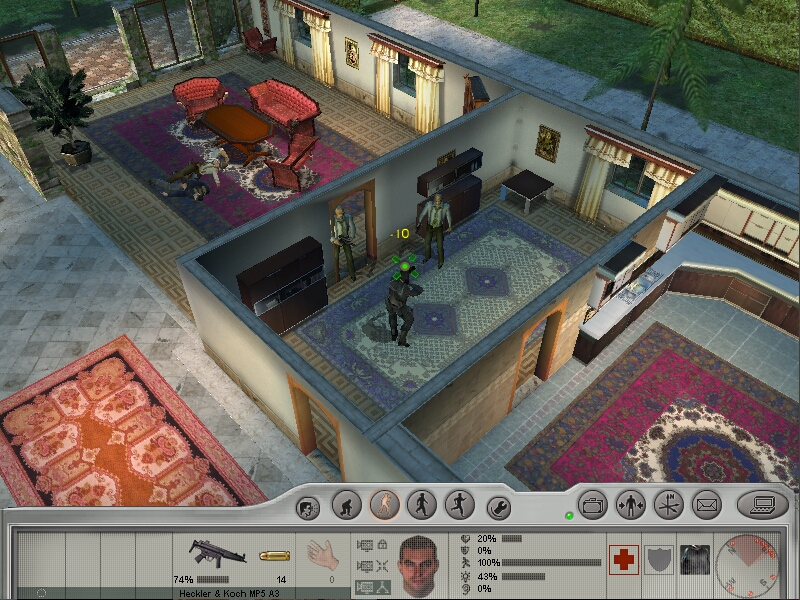Open the envelope messages
This screenshot has height=600, width=800.
coord(706,505)
